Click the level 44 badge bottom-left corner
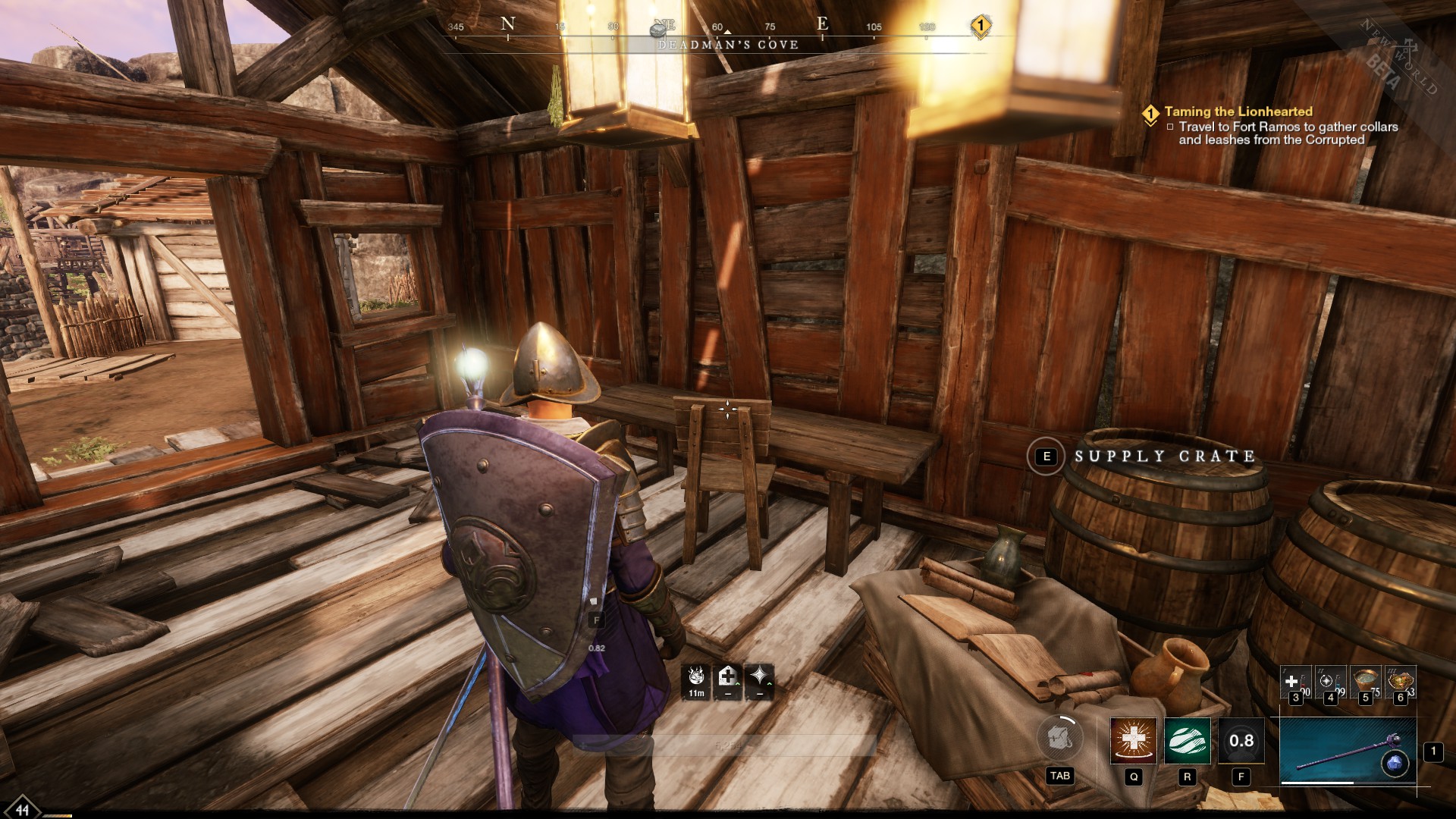The width and height of the screenshot is (1456, 819). point(22,810)
